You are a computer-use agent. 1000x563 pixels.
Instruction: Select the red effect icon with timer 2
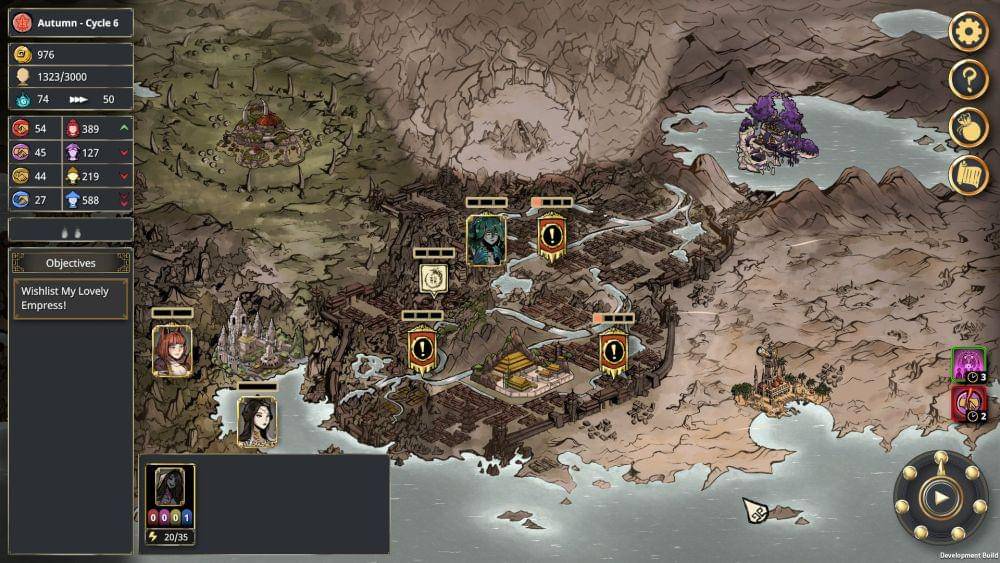tap(968, 404)
